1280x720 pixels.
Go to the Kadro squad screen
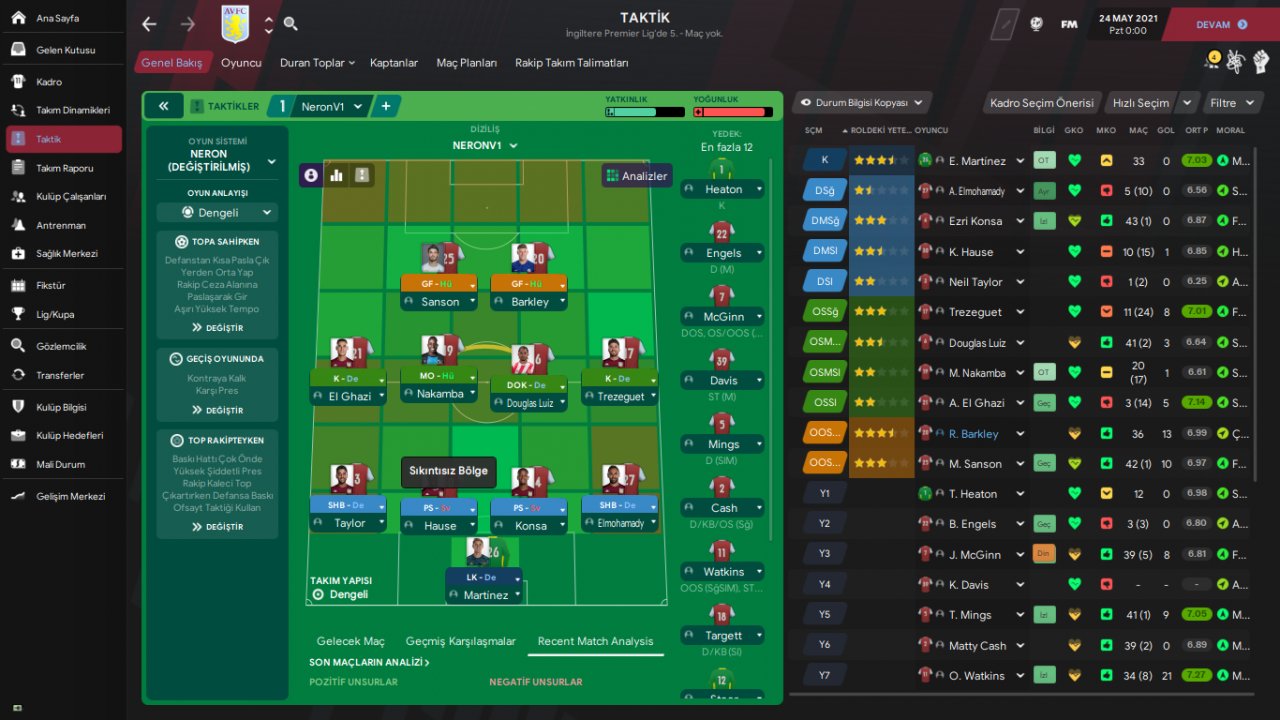click(49, 82)
